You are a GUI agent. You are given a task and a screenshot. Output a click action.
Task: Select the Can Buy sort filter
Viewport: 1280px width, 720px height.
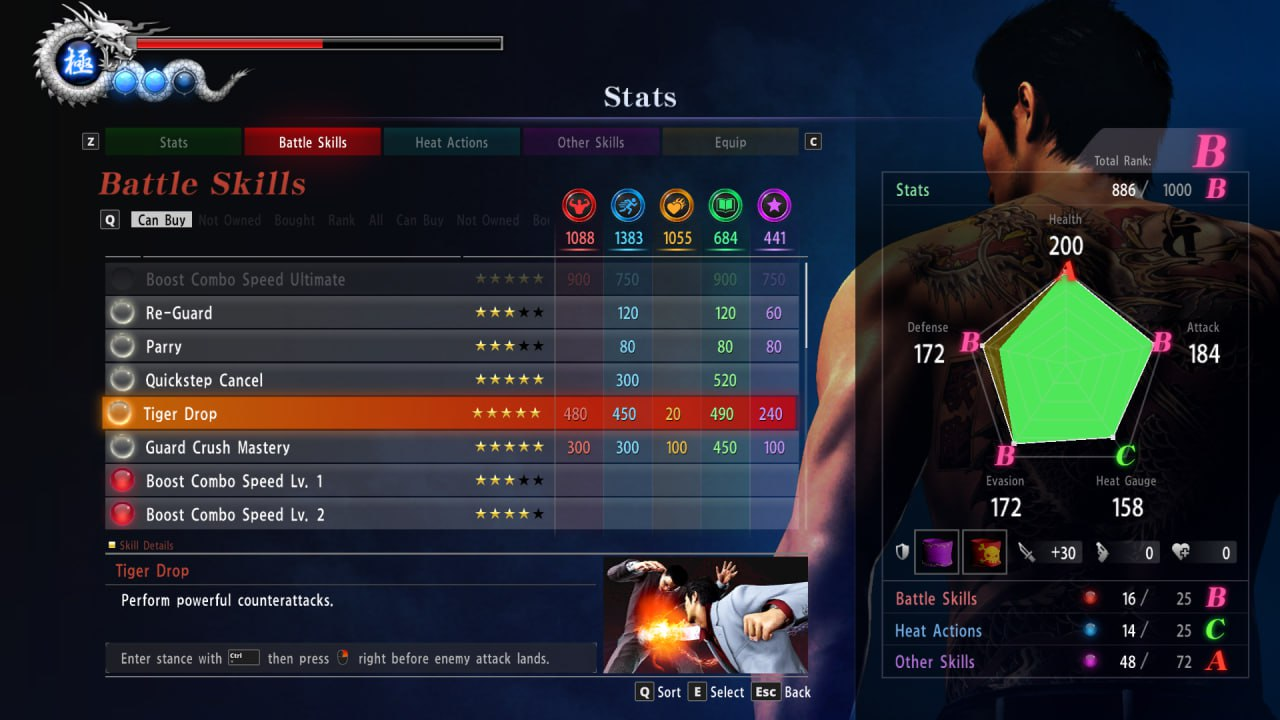point(162,220)
